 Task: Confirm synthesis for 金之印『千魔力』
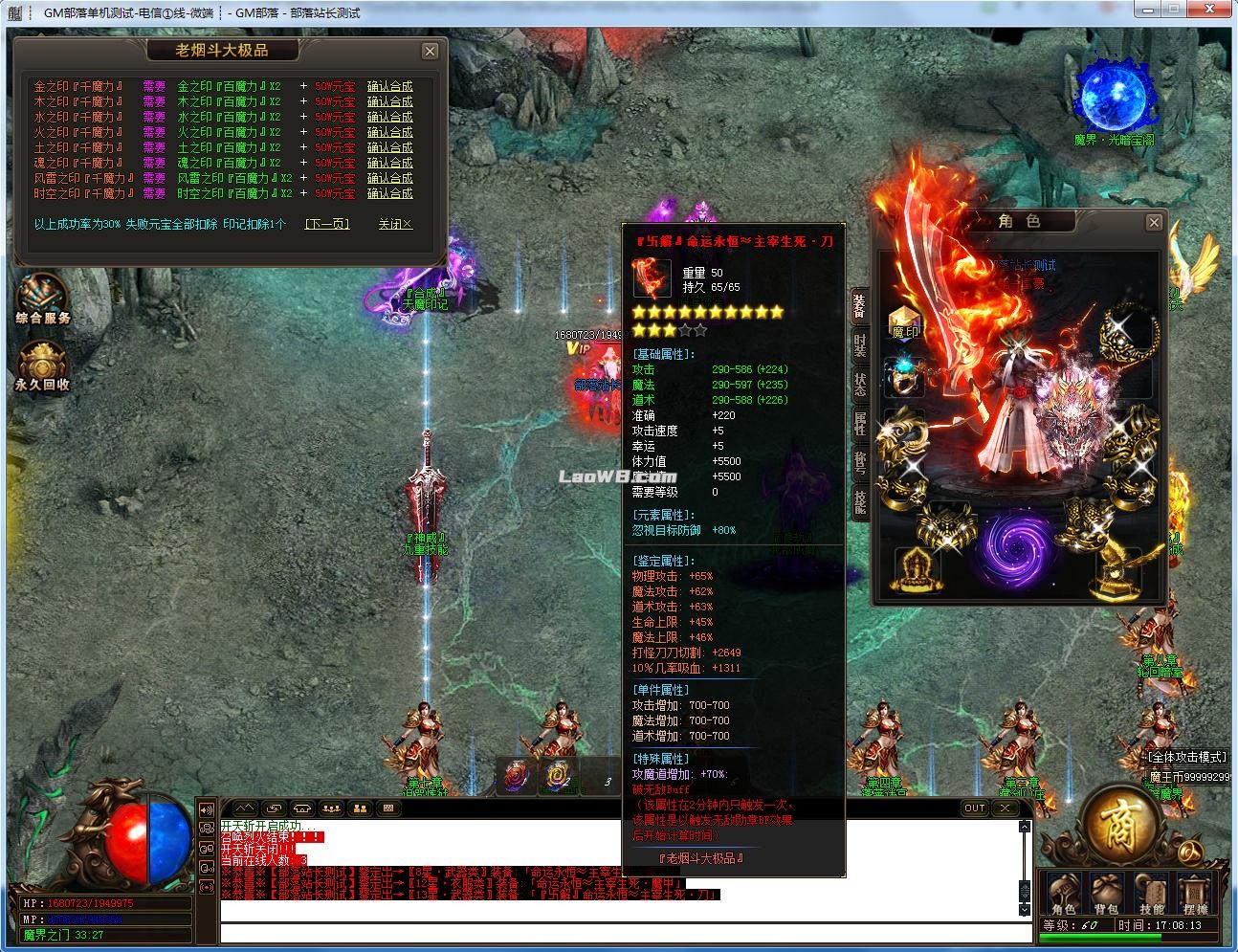click(389, 86)
